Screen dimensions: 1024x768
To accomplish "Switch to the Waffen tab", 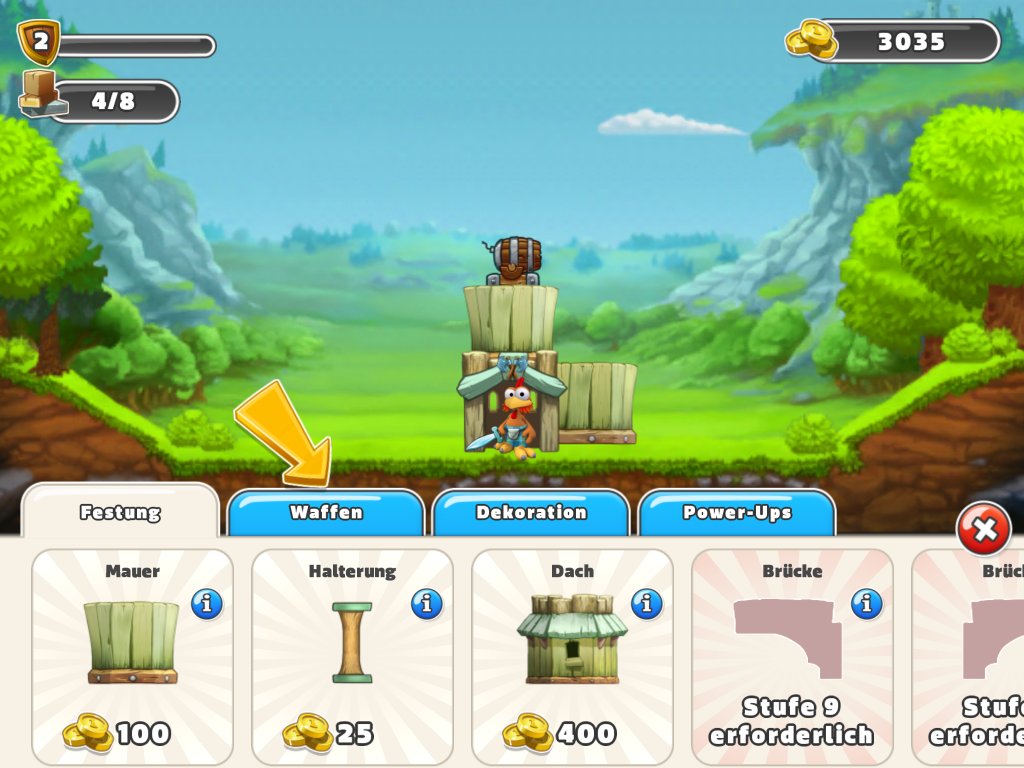I will (x=326, y=513).
